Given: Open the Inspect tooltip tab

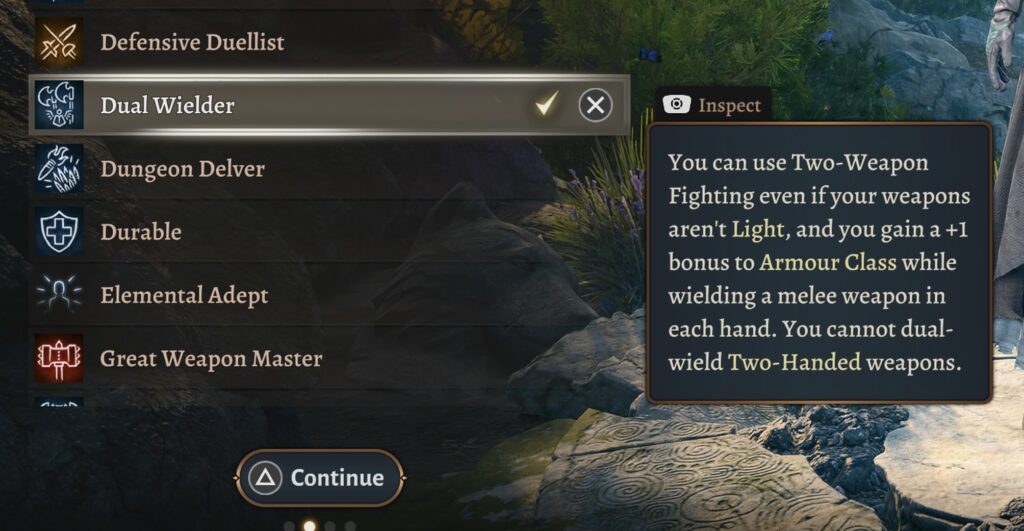Looking at the screenshot, I should (714, 105).
